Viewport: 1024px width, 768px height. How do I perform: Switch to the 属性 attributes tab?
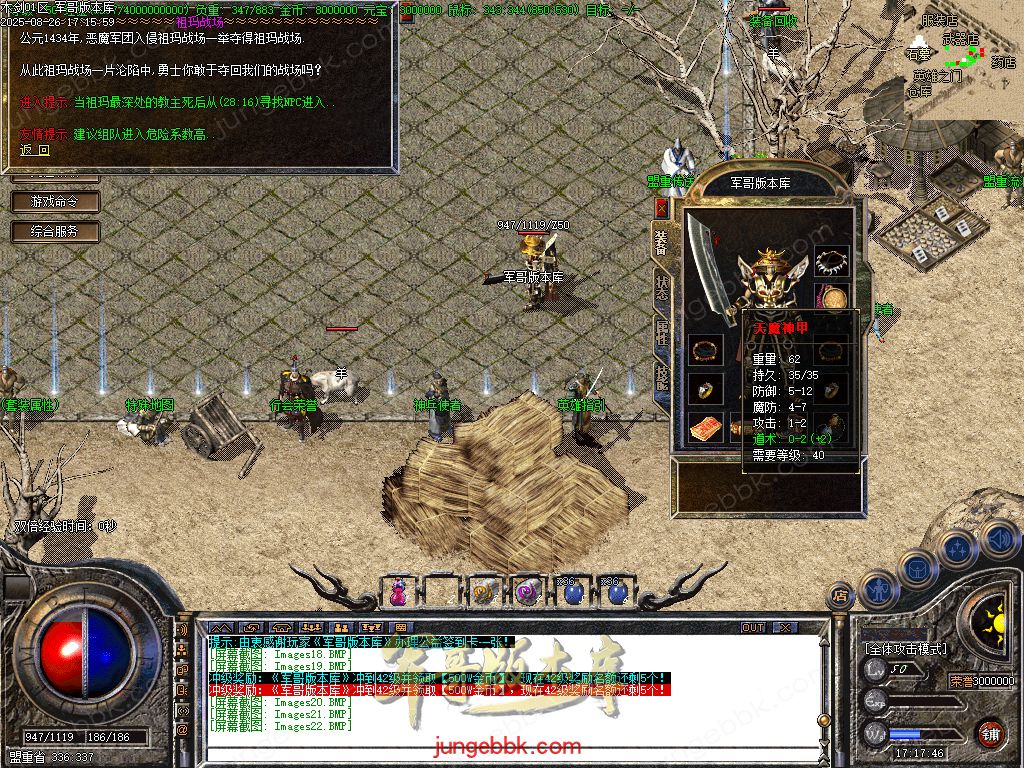pyautogui.click(x=662, y=332)
